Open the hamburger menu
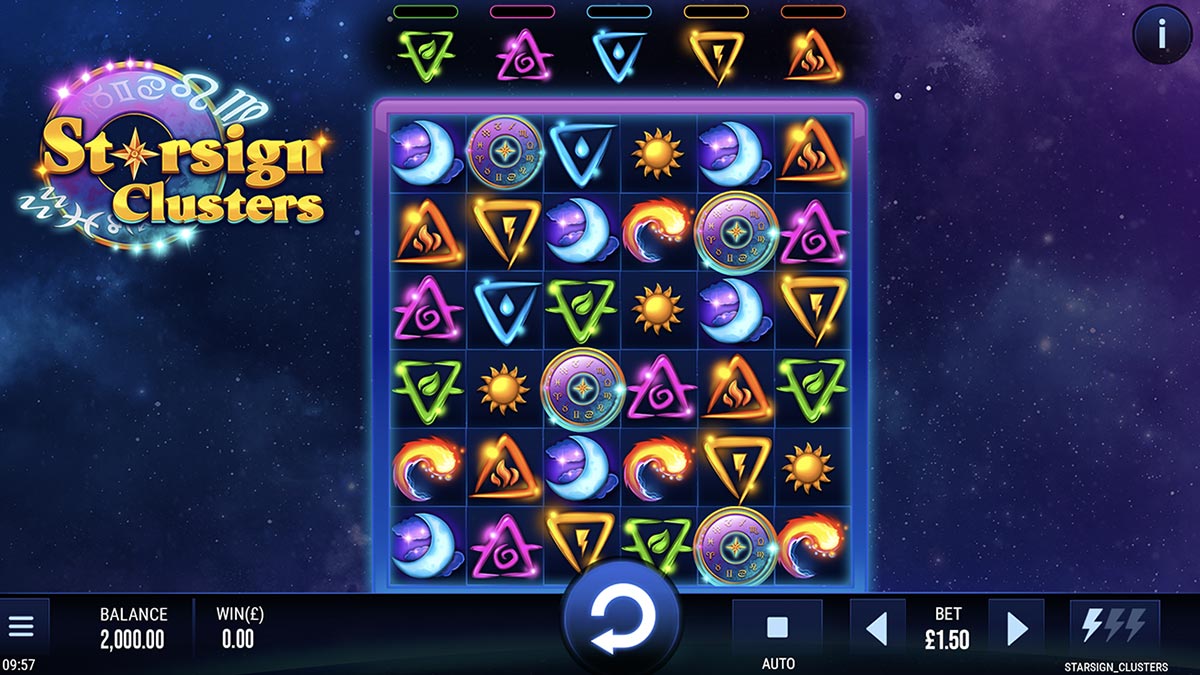This screenshot has height=675, width=1200. (21, 627)
